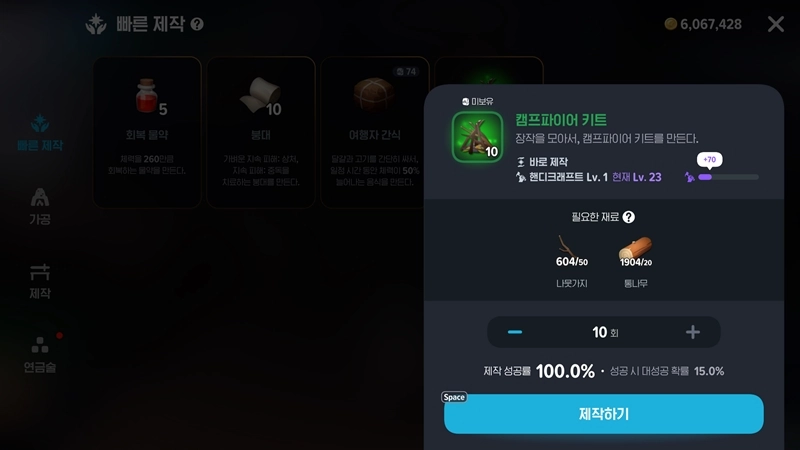Show help for 필요한 재료 materials
Image resolution: width=800 pixels, height=450 pixels.
[629, 217]
